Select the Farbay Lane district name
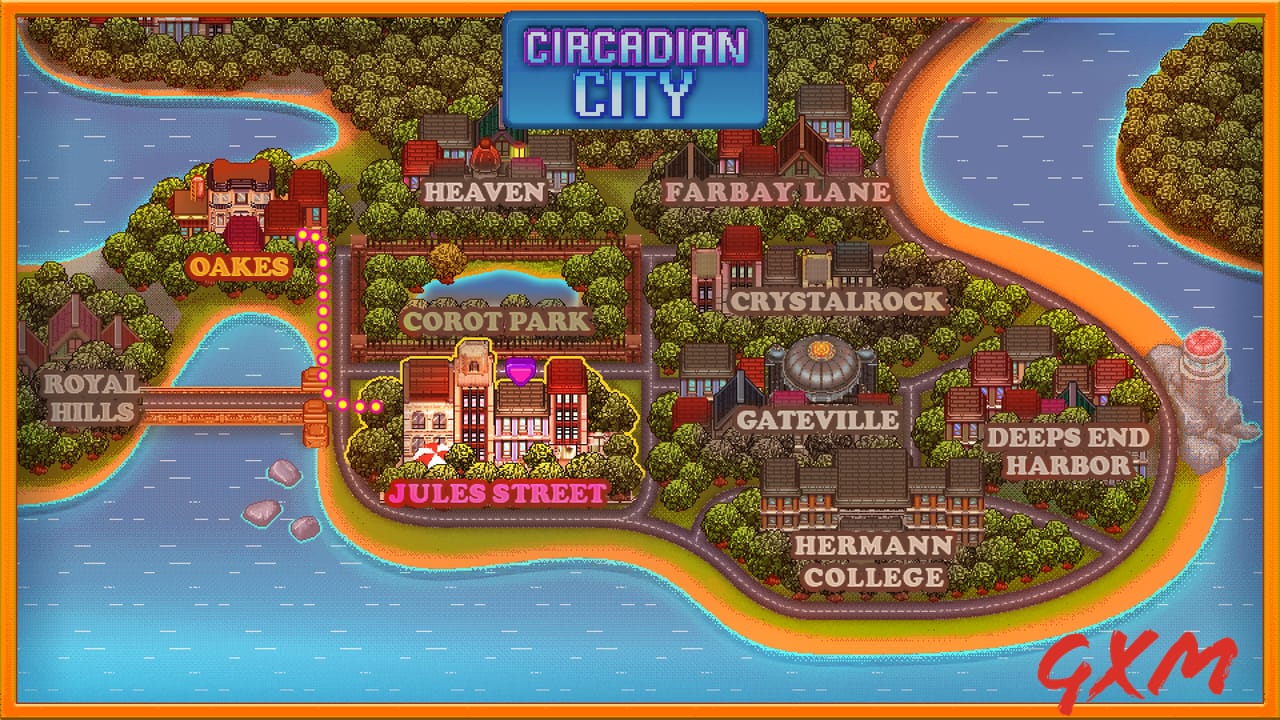 pos(778,190)
